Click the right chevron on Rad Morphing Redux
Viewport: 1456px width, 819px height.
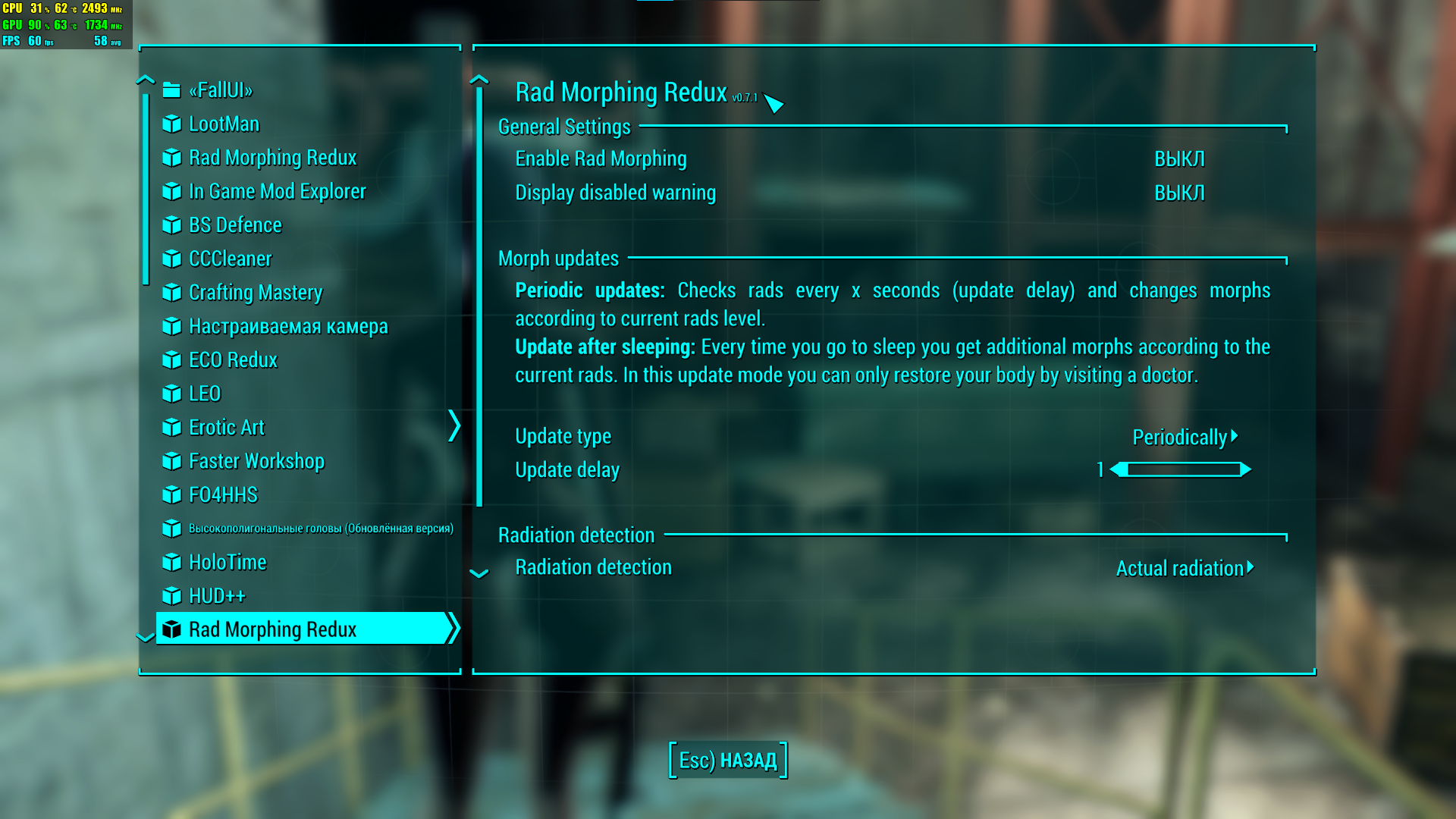point(454,629)
